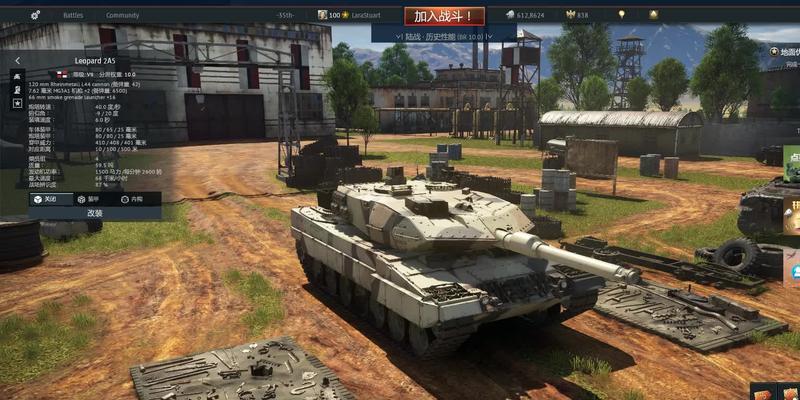This screenshot has width=800, height=400.
Task: Open the 改装 modifications button
Action: (95, 213)
